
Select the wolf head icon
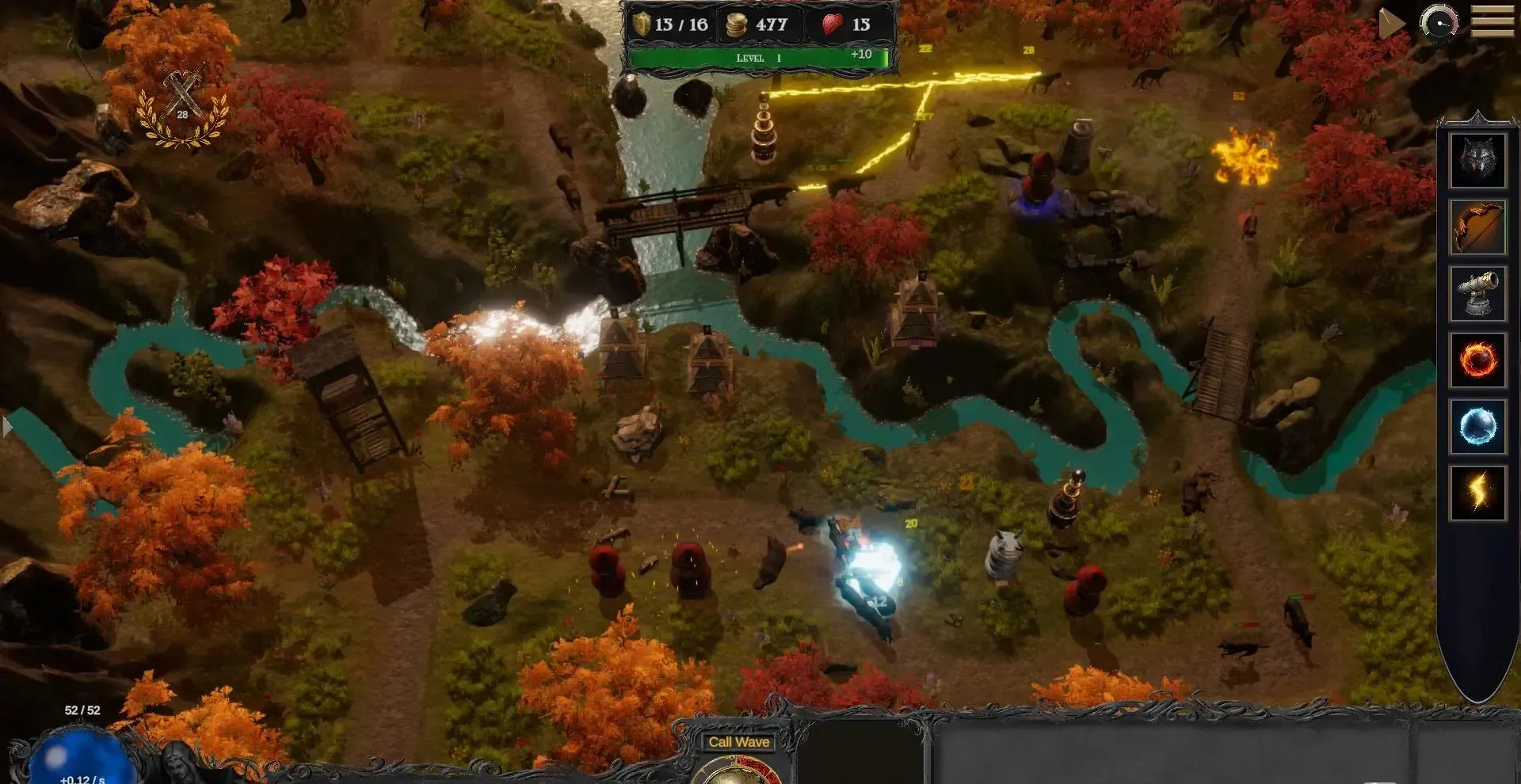tap(1477, 161)
